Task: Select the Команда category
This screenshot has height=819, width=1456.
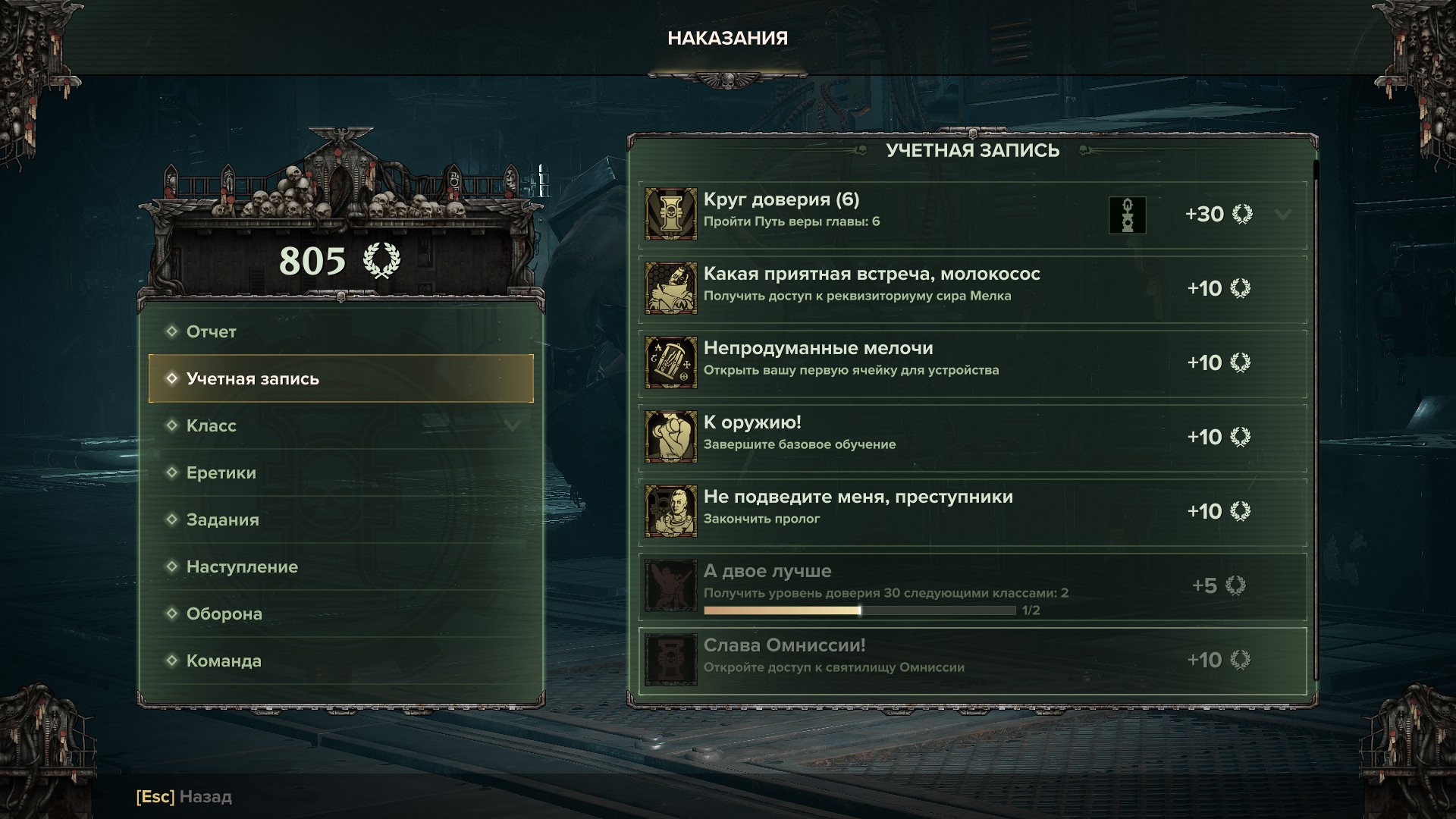Action: coord(224,661)
